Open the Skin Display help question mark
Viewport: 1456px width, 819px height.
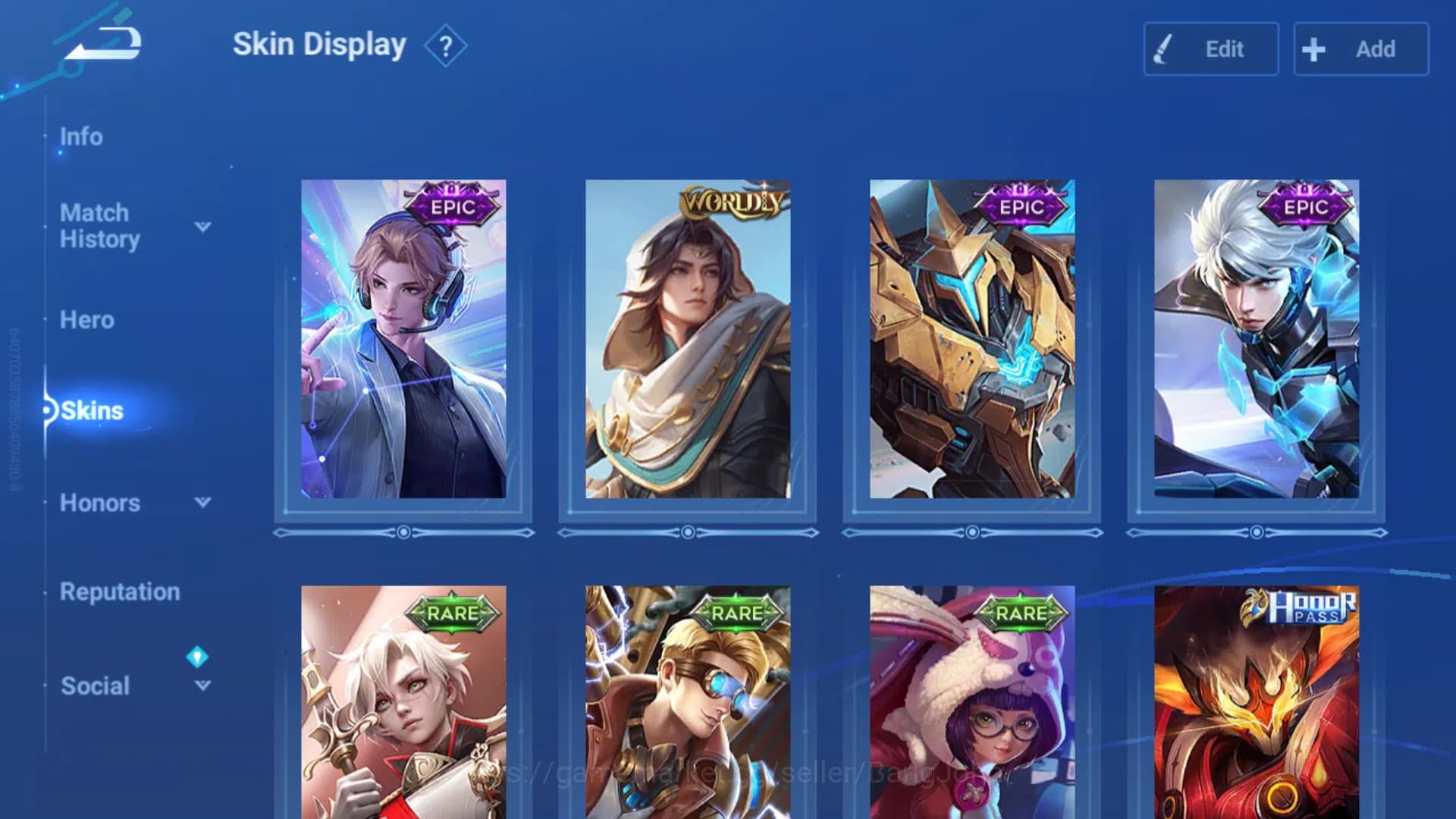(446, 47)
